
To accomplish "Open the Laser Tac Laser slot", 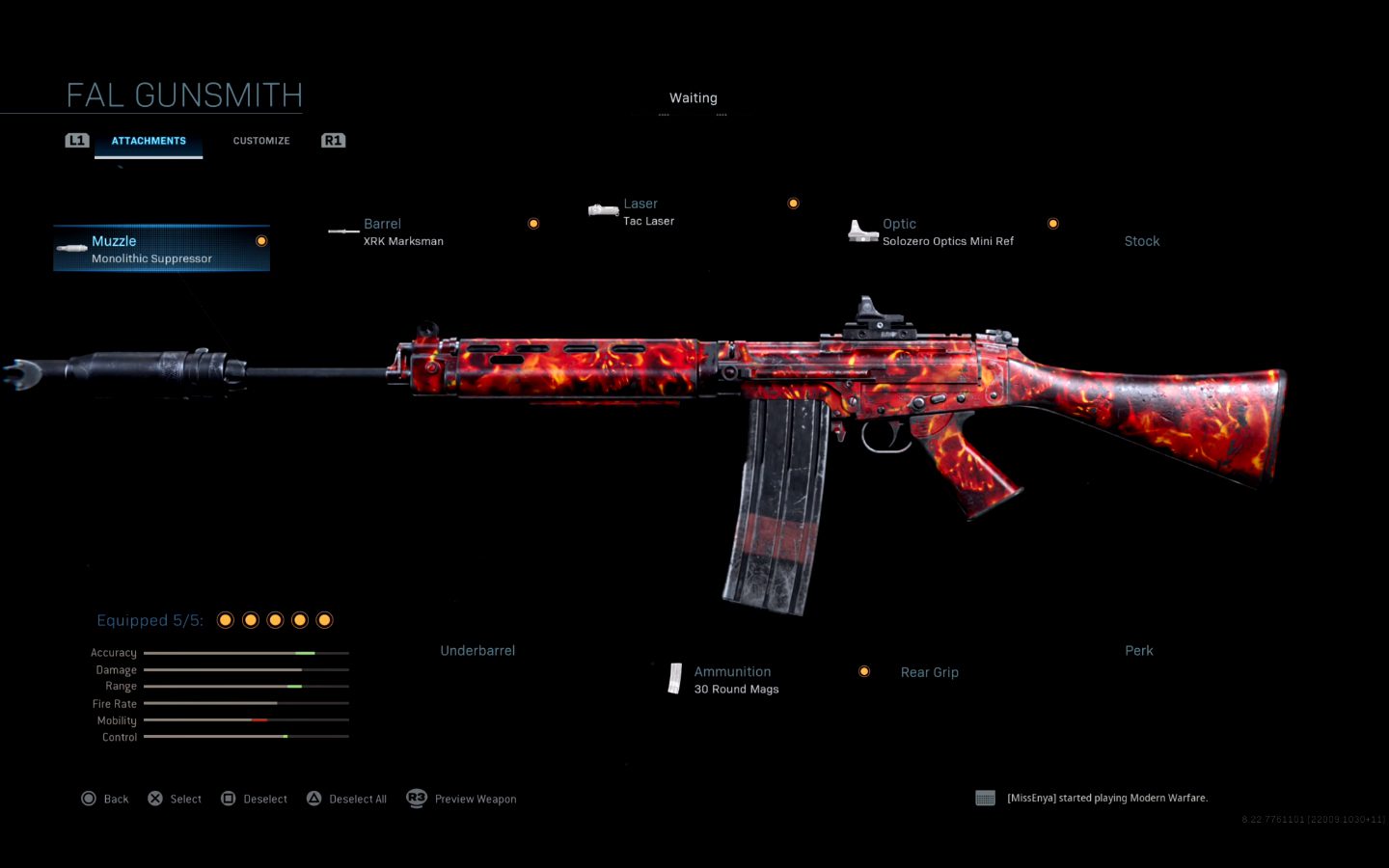I will click(x=648, y=212).
